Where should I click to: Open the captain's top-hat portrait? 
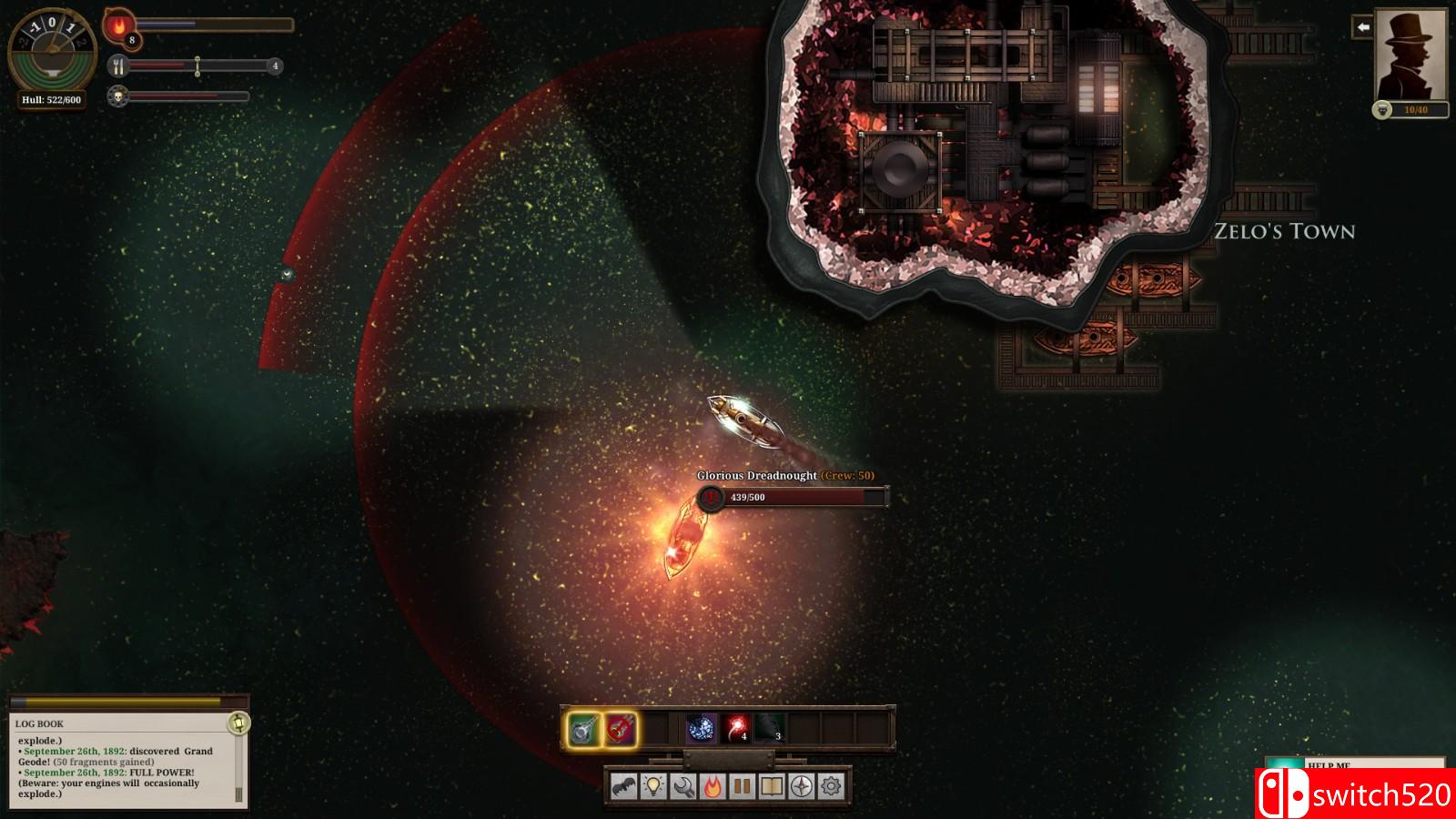point(1410,56)
